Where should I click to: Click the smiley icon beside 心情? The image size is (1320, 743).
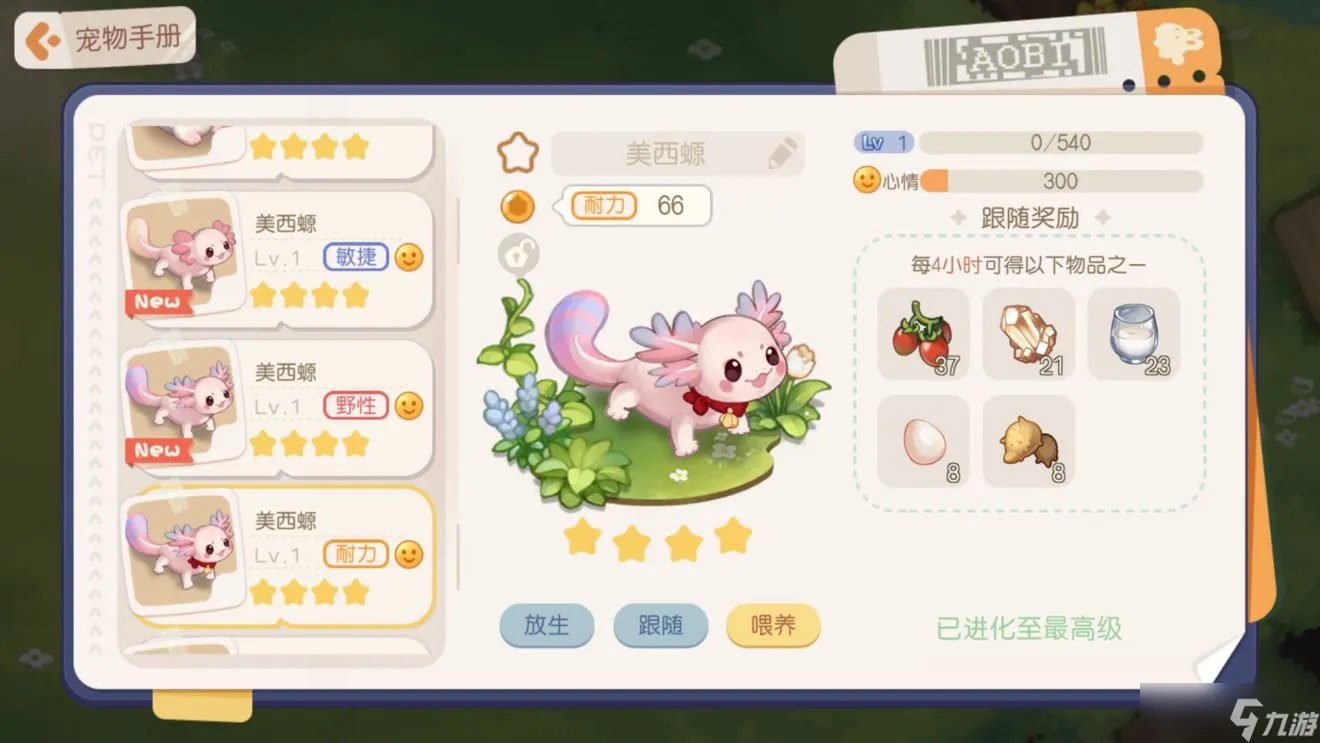[x=866, y=181]
